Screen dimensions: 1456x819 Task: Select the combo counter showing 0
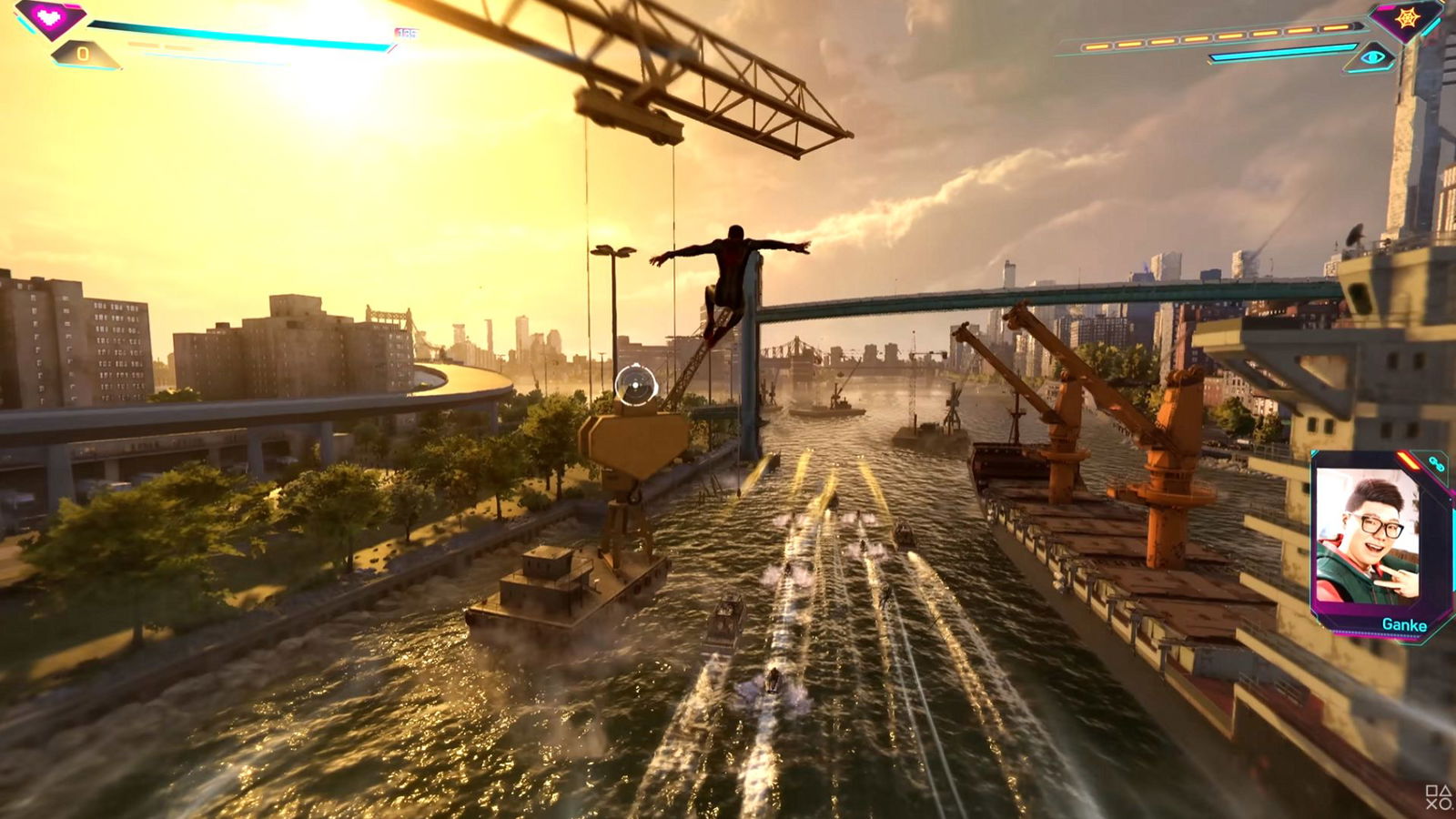pyautogui.click(x=83, y=54)
